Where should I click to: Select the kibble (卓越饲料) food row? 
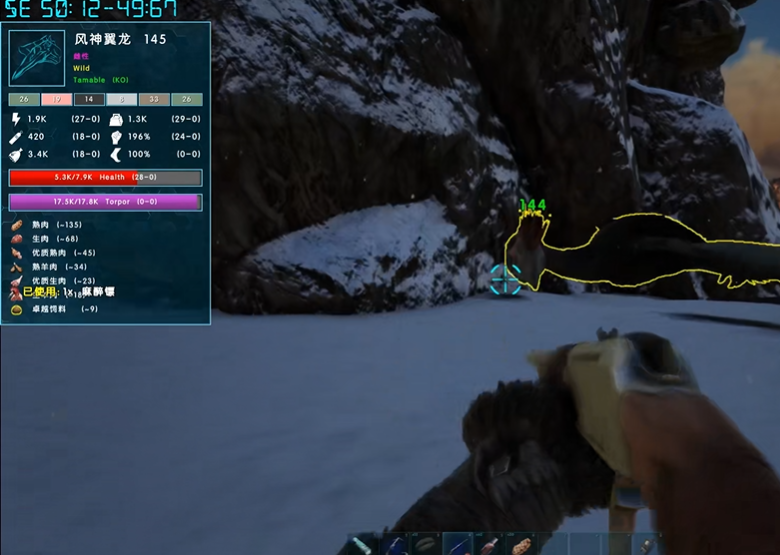(x=60, y=309)
